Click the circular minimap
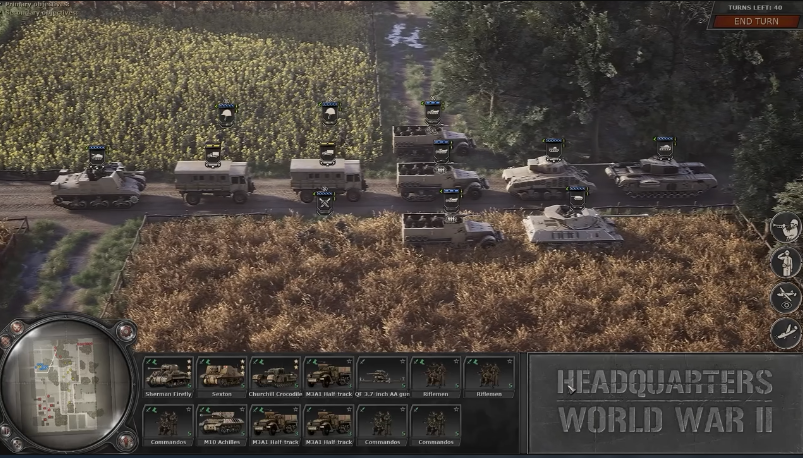 pos(68,385)
